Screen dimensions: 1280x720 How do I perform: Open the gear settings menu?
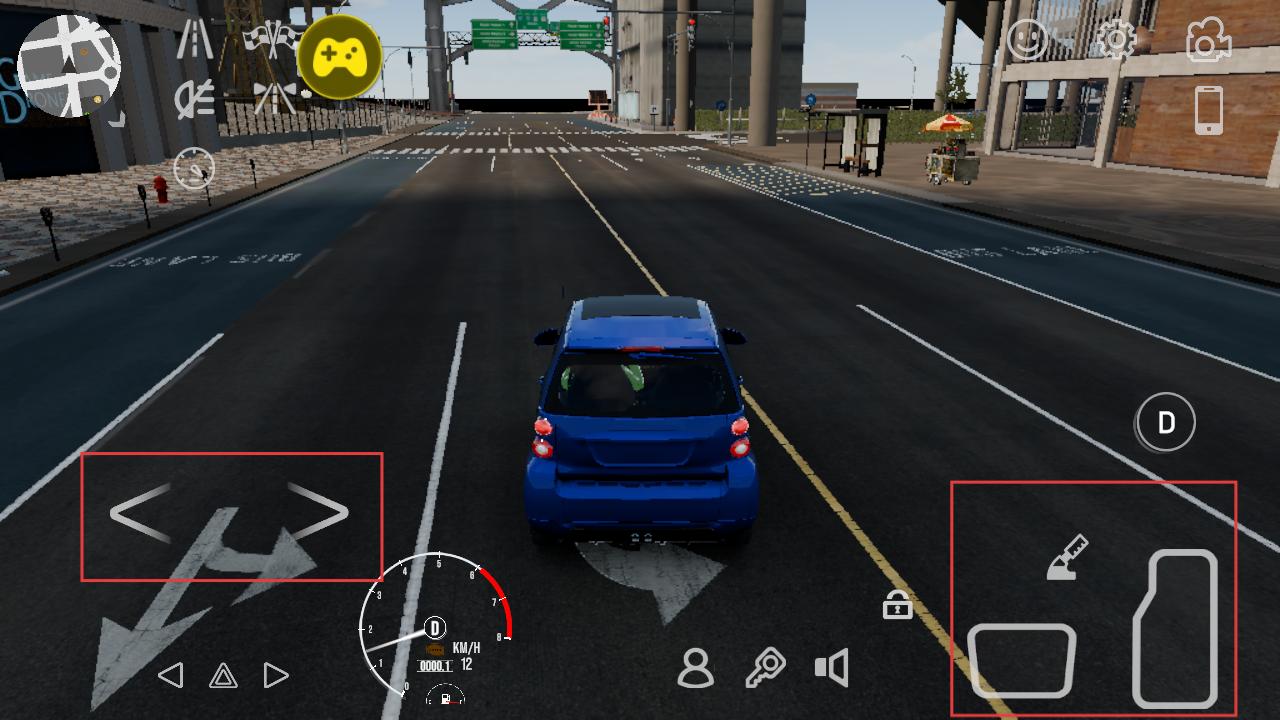click(x=1115, y=40)
